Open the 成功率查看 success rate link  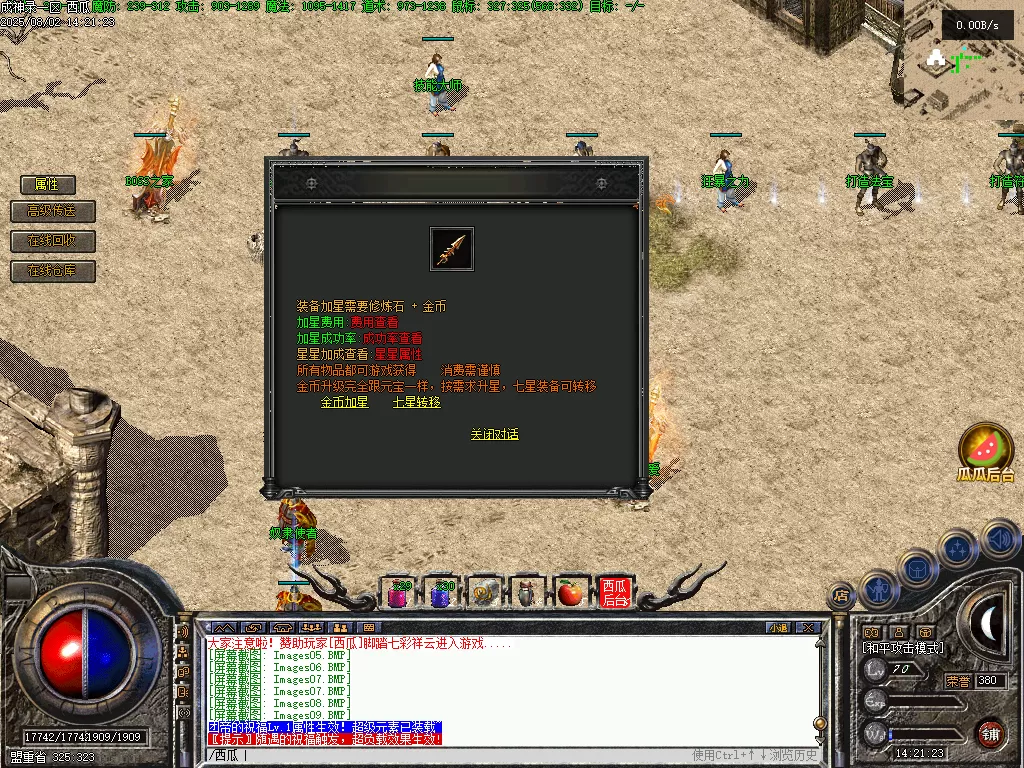[392, 338]
